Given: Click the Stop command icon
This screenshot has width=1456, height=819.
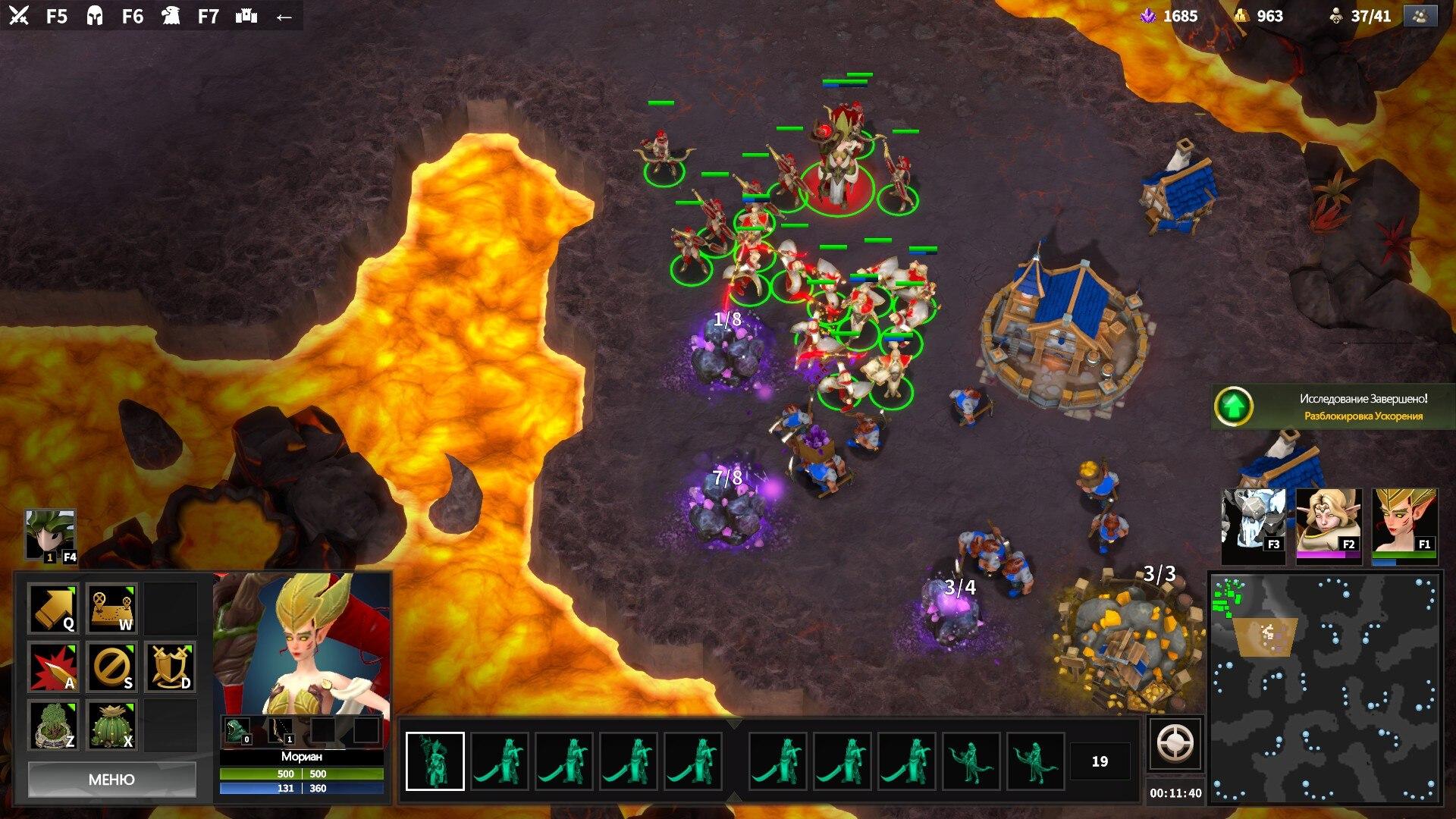Looking at the screenshot, I should (112, 667).
